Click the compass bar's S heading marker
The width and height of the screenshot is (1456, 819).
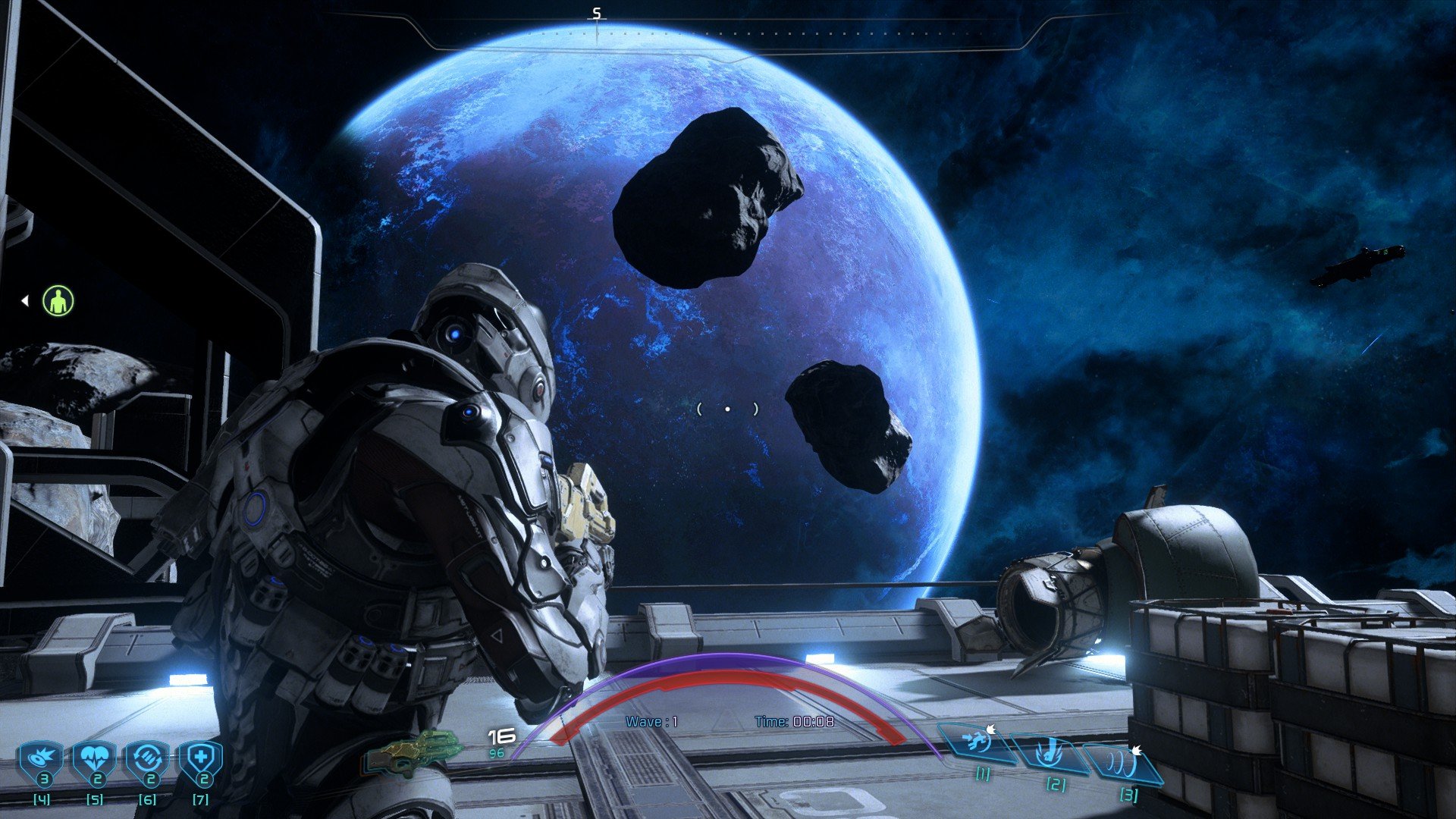coord(597,14)
